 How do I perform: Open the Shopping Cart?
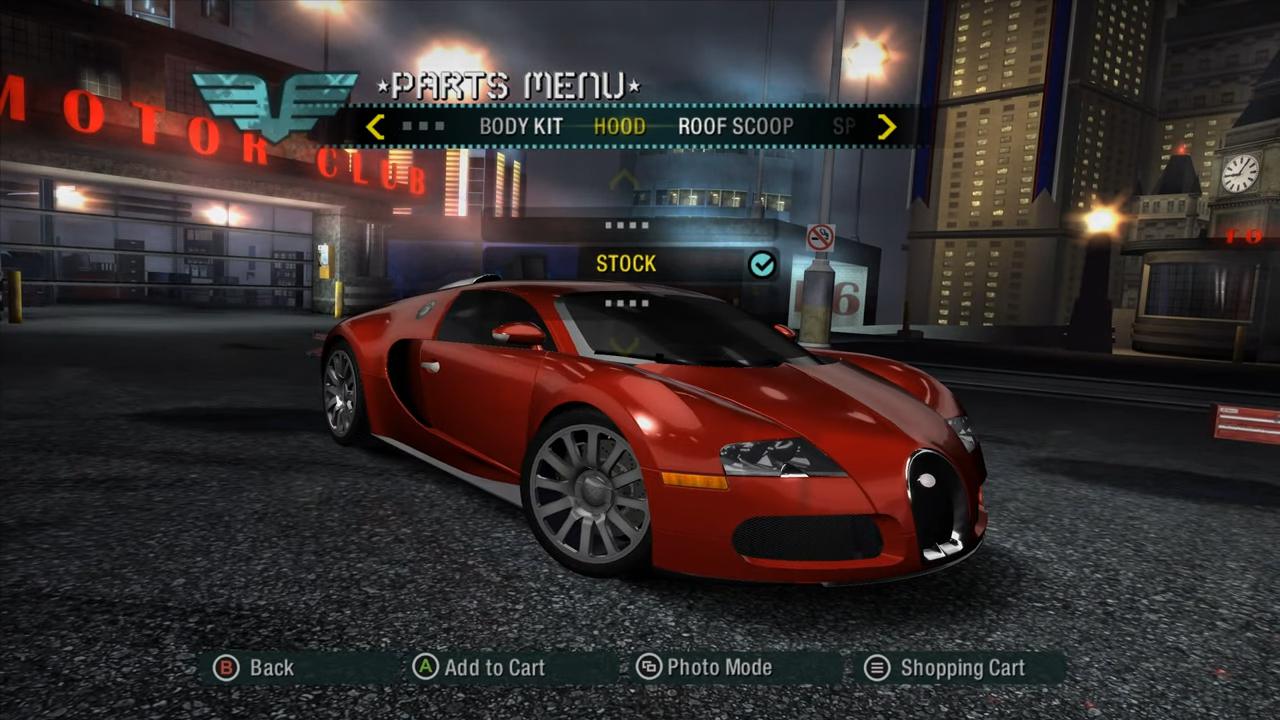click(x=946, y=668)
